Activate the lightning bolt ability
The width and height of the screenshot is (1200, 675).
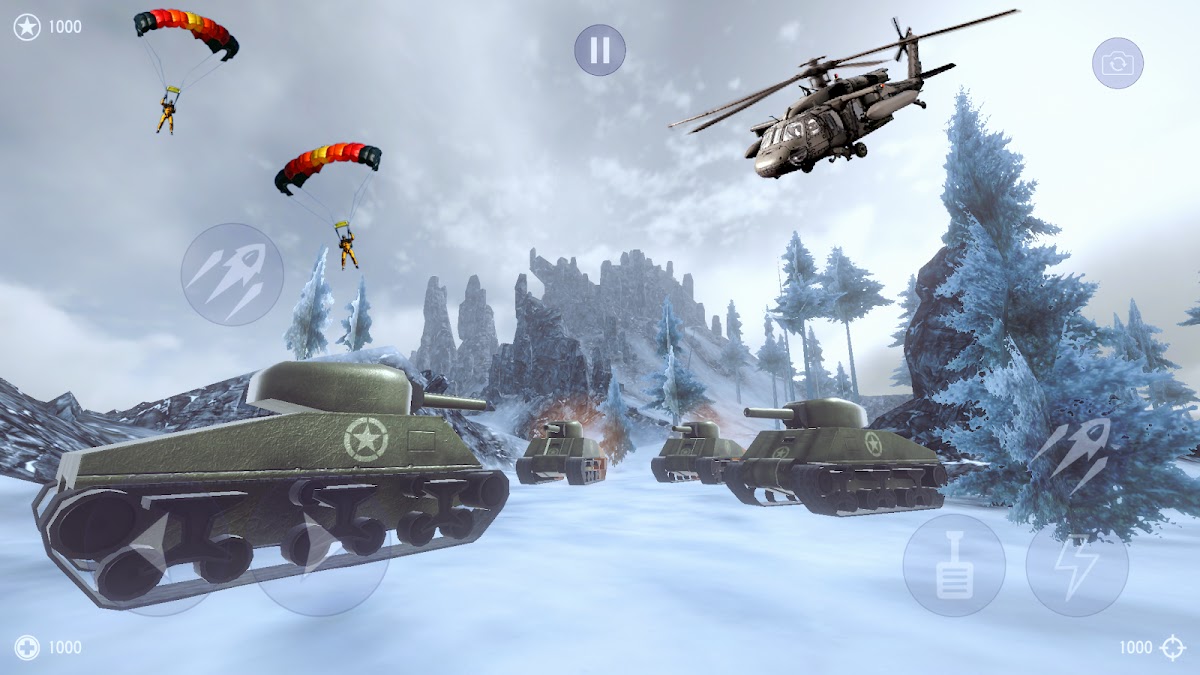tap(1077, 566)
